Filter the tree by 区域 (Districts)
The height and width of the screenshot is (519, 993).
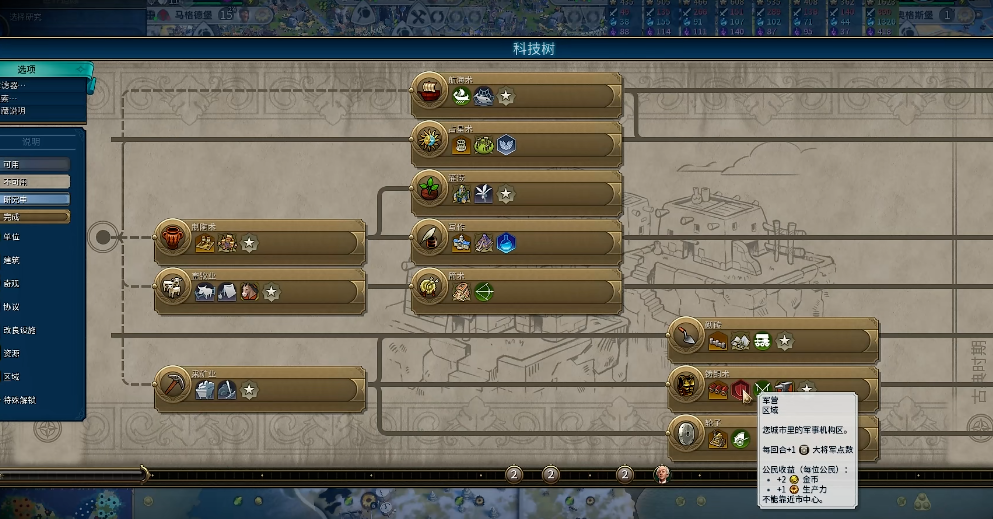(x=12, y=377)
